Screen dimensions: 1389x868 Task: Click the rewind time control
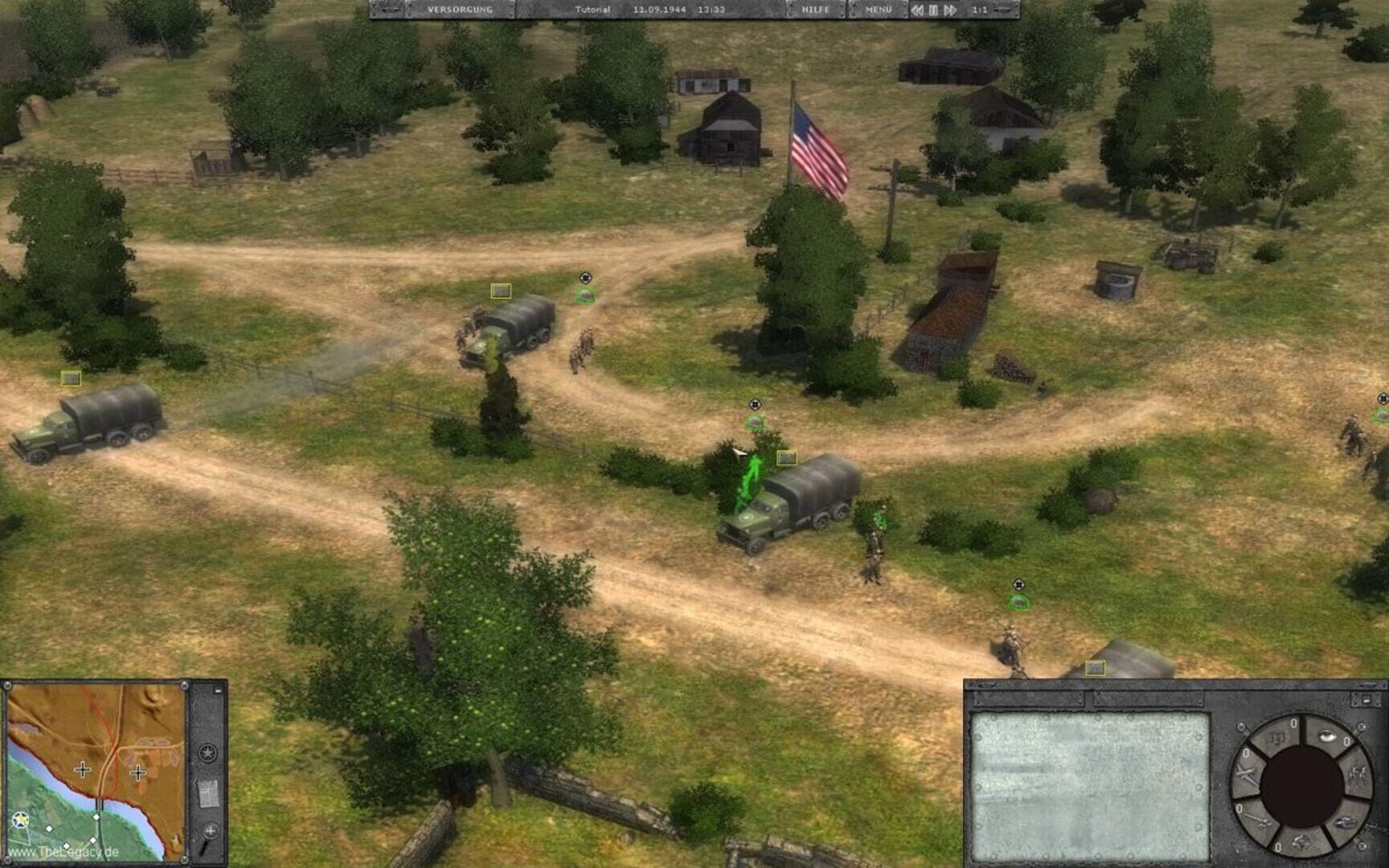click(x=919, y=10)
